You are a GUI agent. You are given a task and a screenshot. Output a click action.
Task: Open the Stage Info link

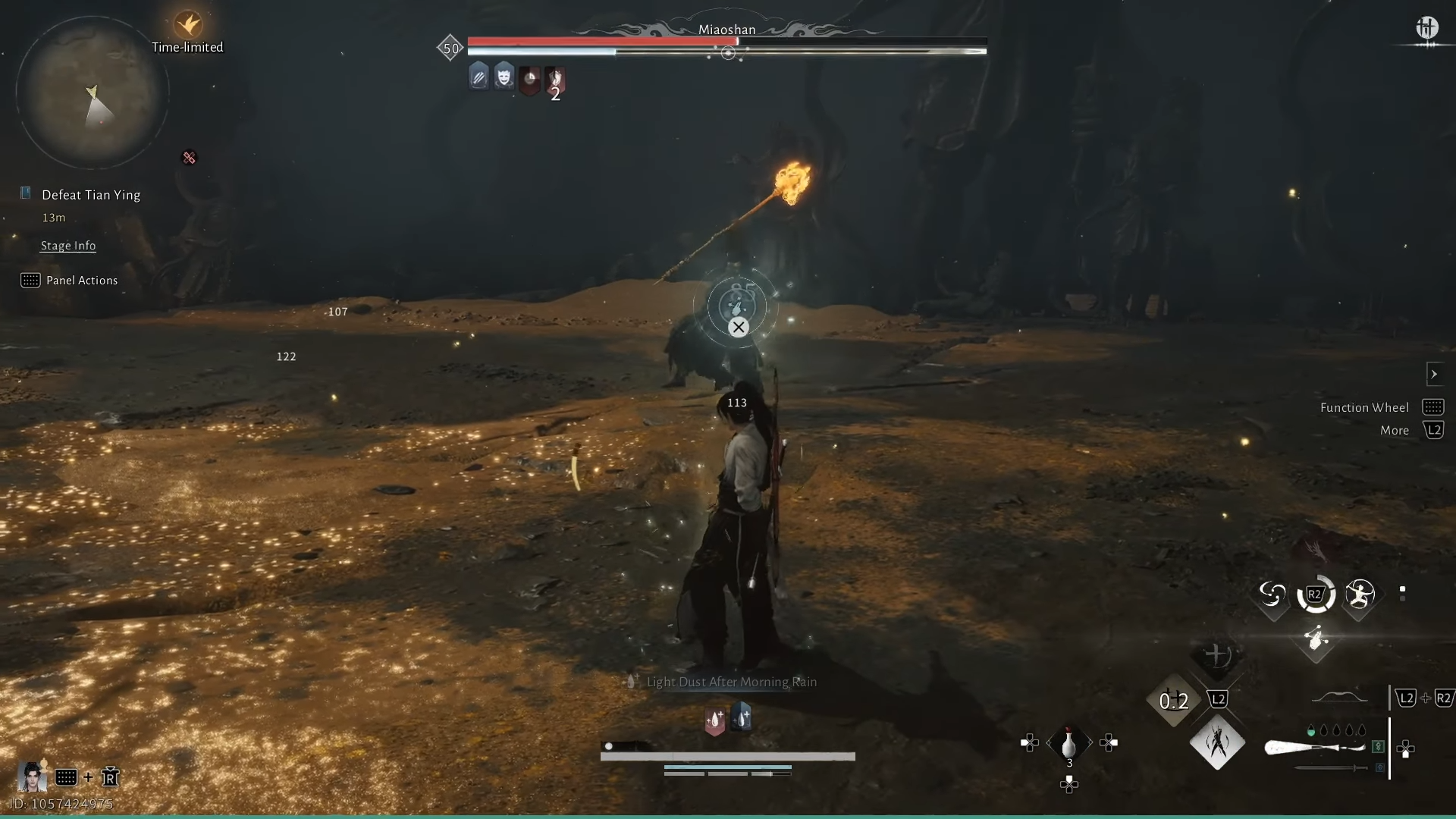click(x=68, y=246)
